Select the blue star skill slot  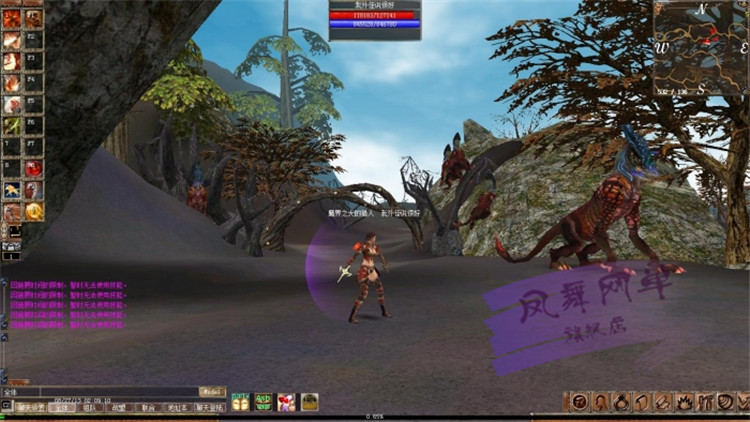[x=12, y=190]
